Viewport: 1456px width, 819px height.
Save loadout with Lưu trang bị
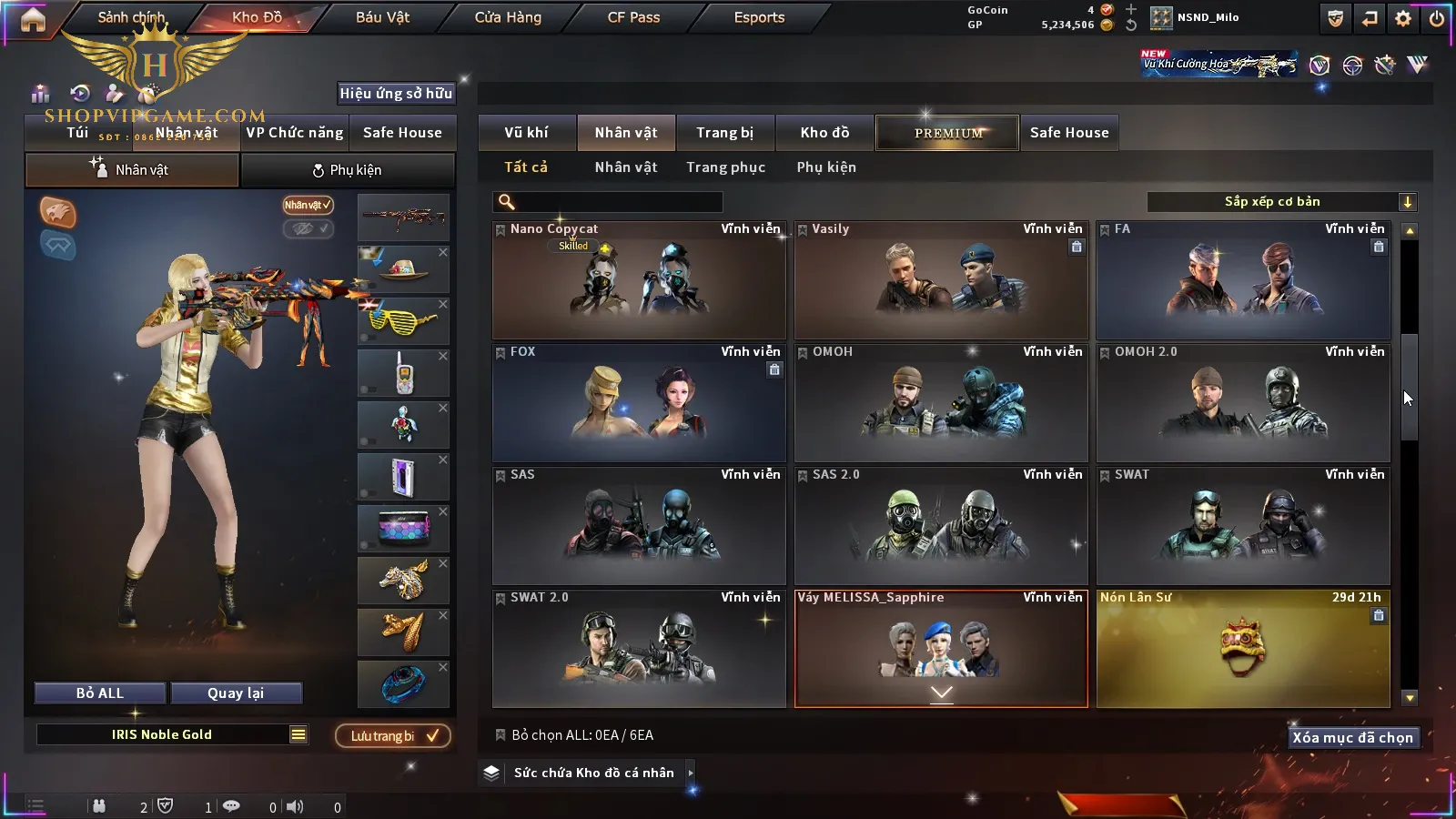(393, 736)
